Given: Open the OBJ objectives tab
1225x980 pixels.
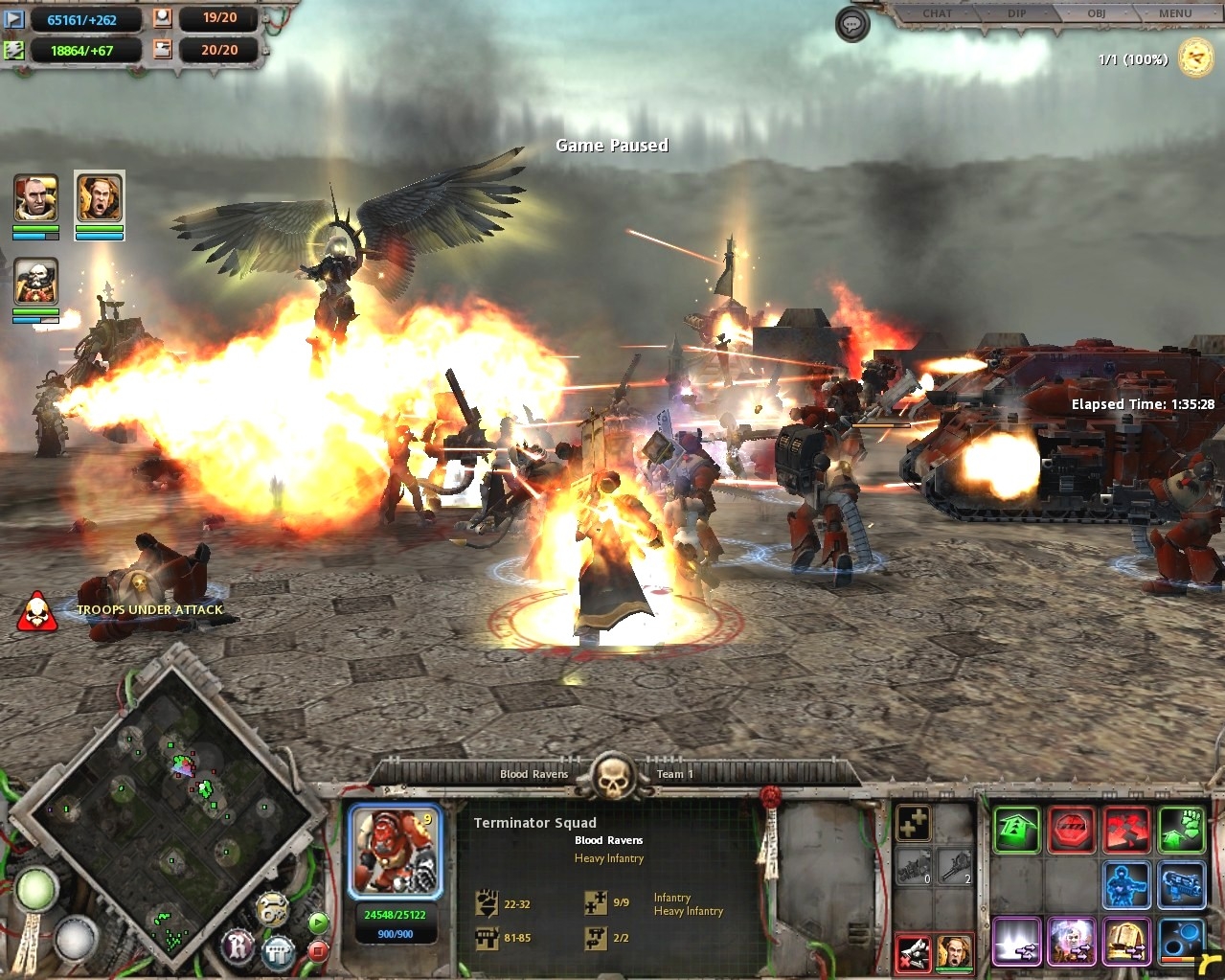Looking at the screenshot, I should [1096, 13].
